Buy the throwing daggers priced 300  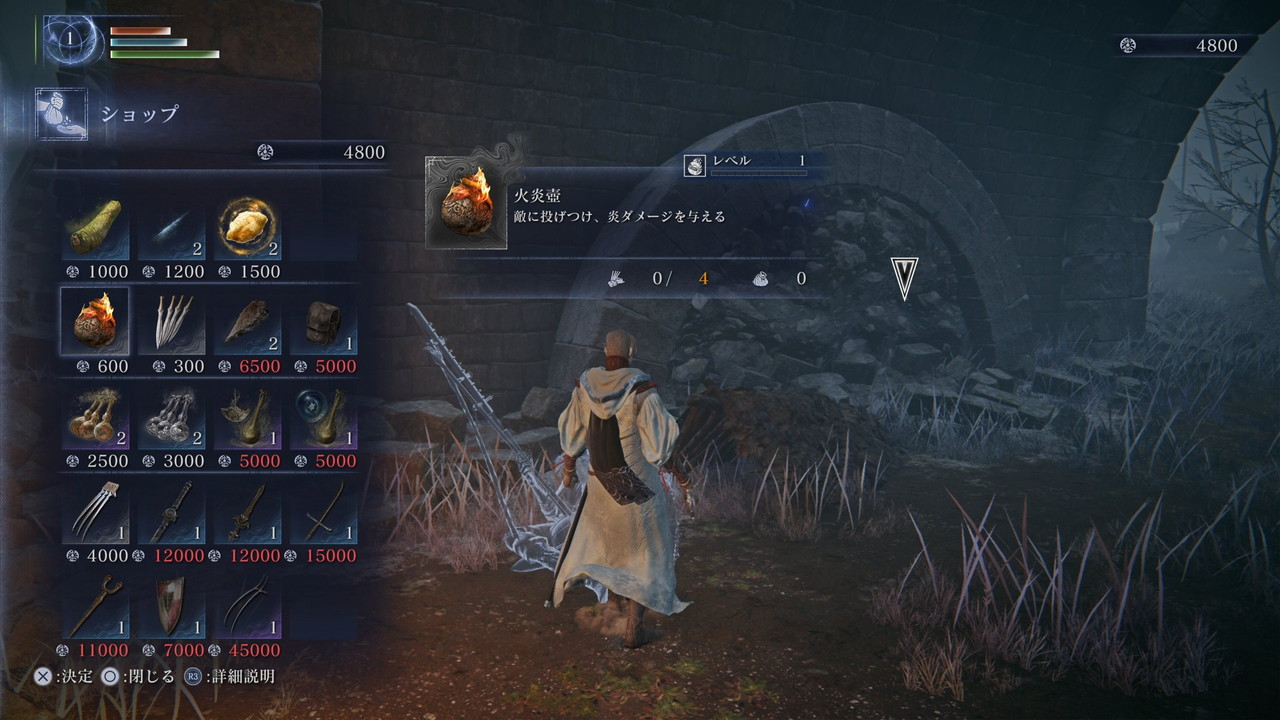[x=171, y=322]
